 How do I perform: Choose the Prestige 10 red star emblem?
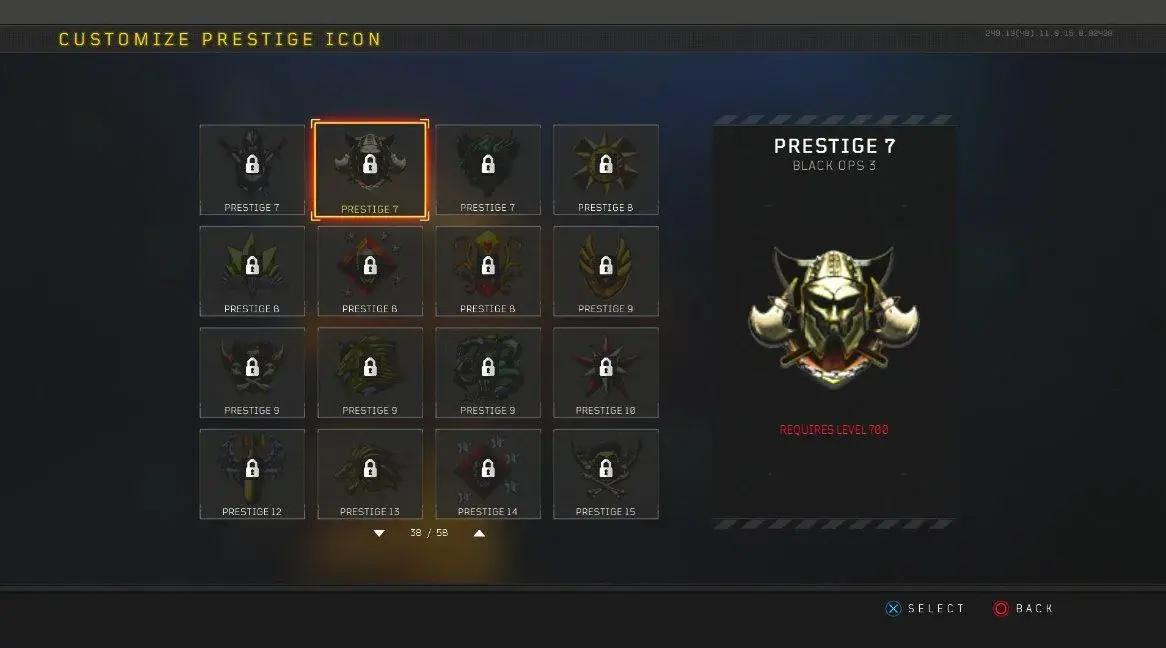tap(605, 372)
